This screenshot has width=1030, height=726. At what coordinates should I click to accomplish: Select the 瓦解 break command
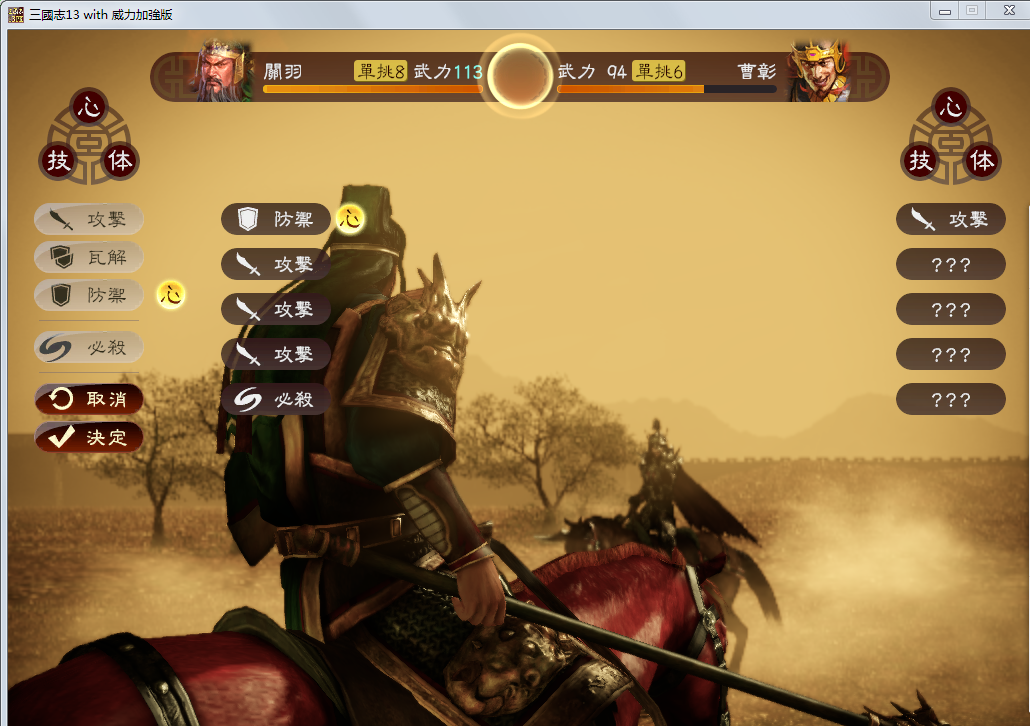click(x=89, y=257)
